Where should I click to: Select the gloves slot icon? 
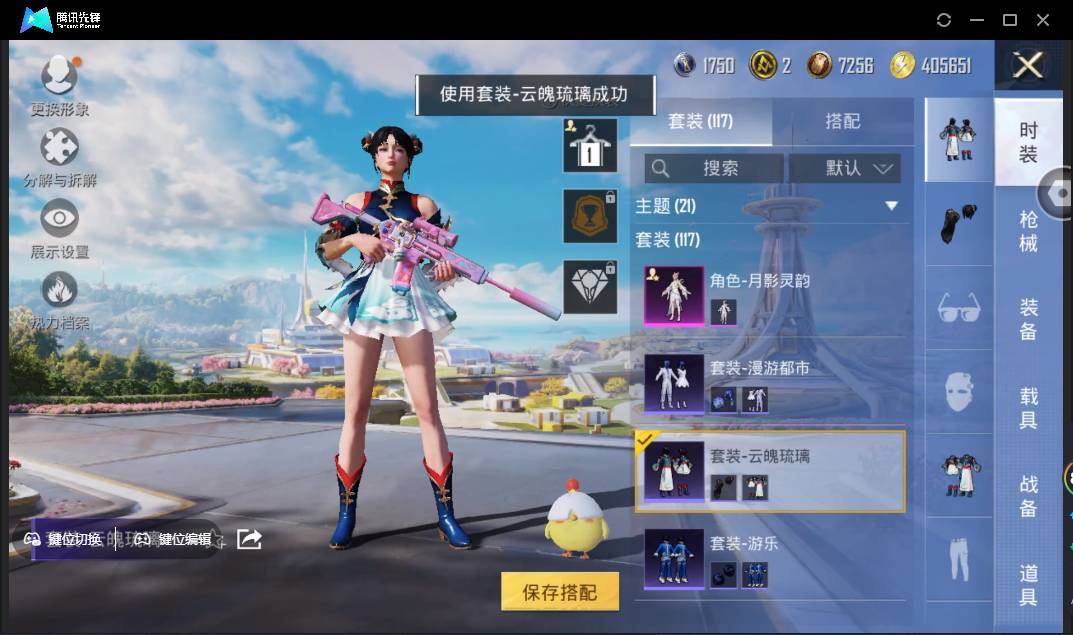[959, 224]
